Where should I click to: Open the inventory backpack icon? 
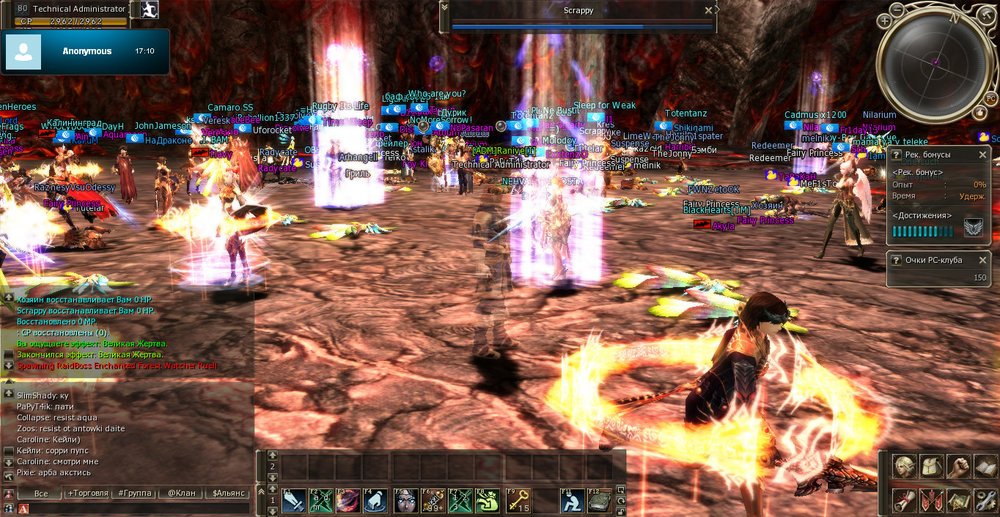coord(931,467)
